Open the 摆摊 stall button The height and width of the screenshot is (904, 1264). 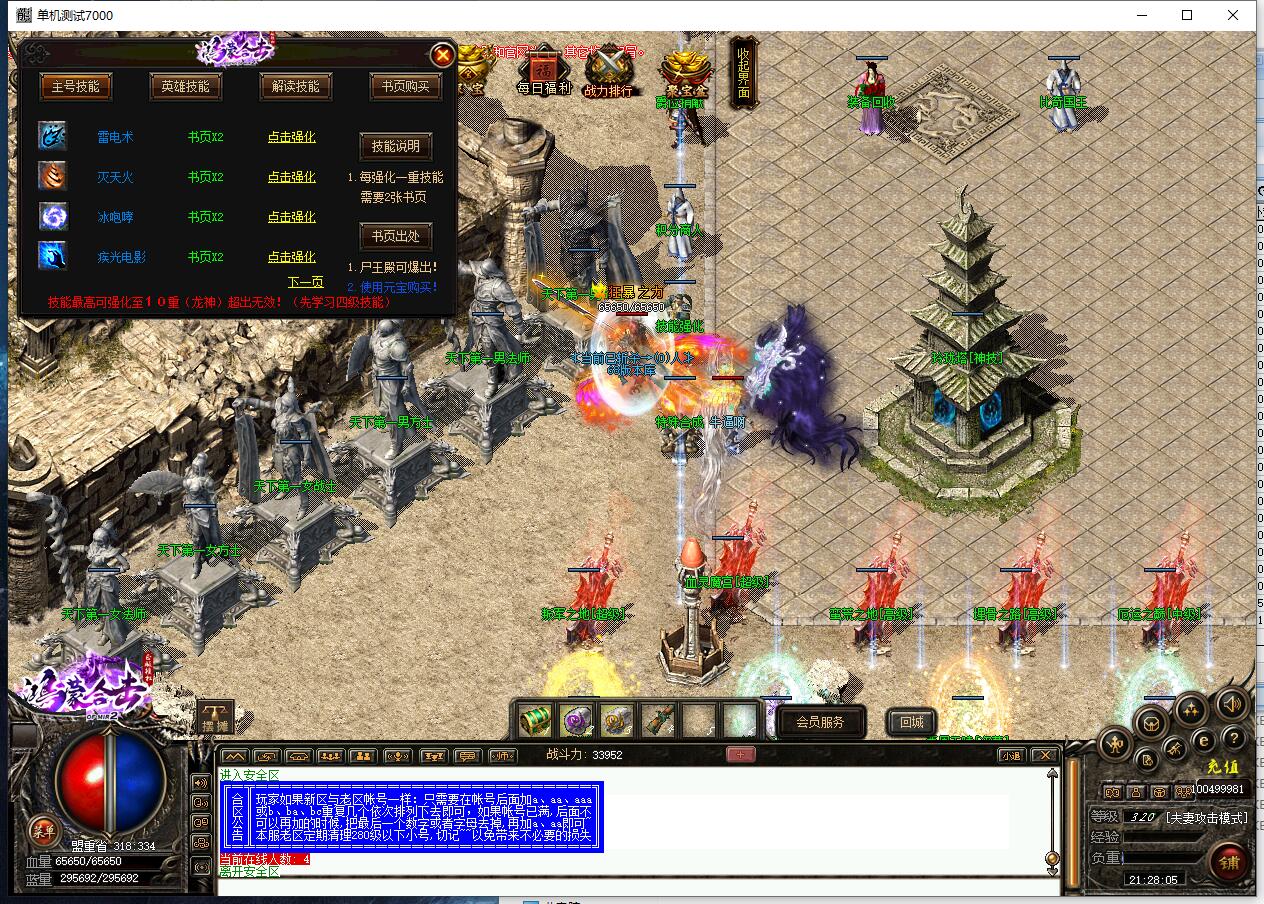click(214, 716)
